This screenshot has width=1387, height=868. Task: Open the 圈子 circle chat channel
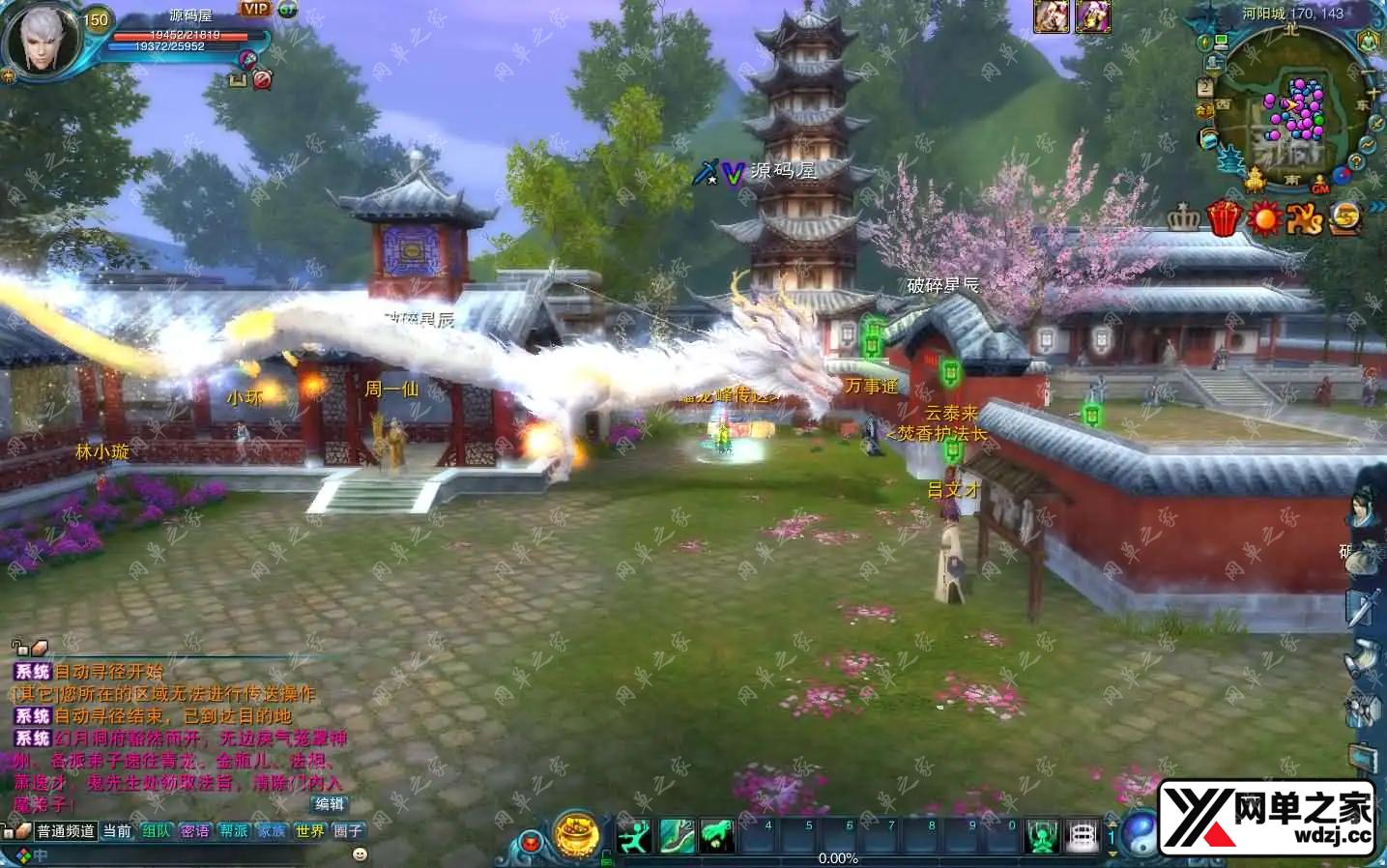348,831
